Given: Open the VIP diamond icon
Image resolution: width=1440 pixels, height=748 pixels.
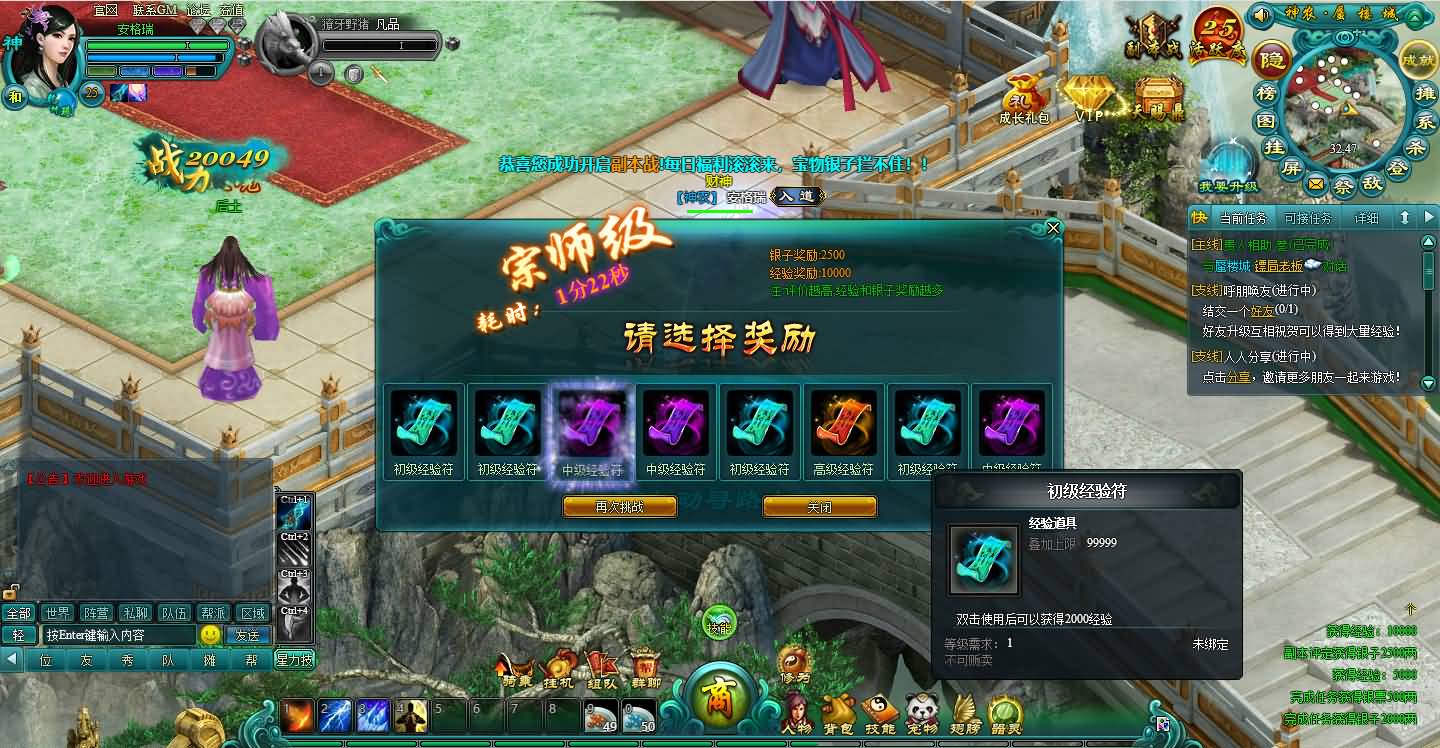Looking at the screenshot, I should [x=1088, y=98].
